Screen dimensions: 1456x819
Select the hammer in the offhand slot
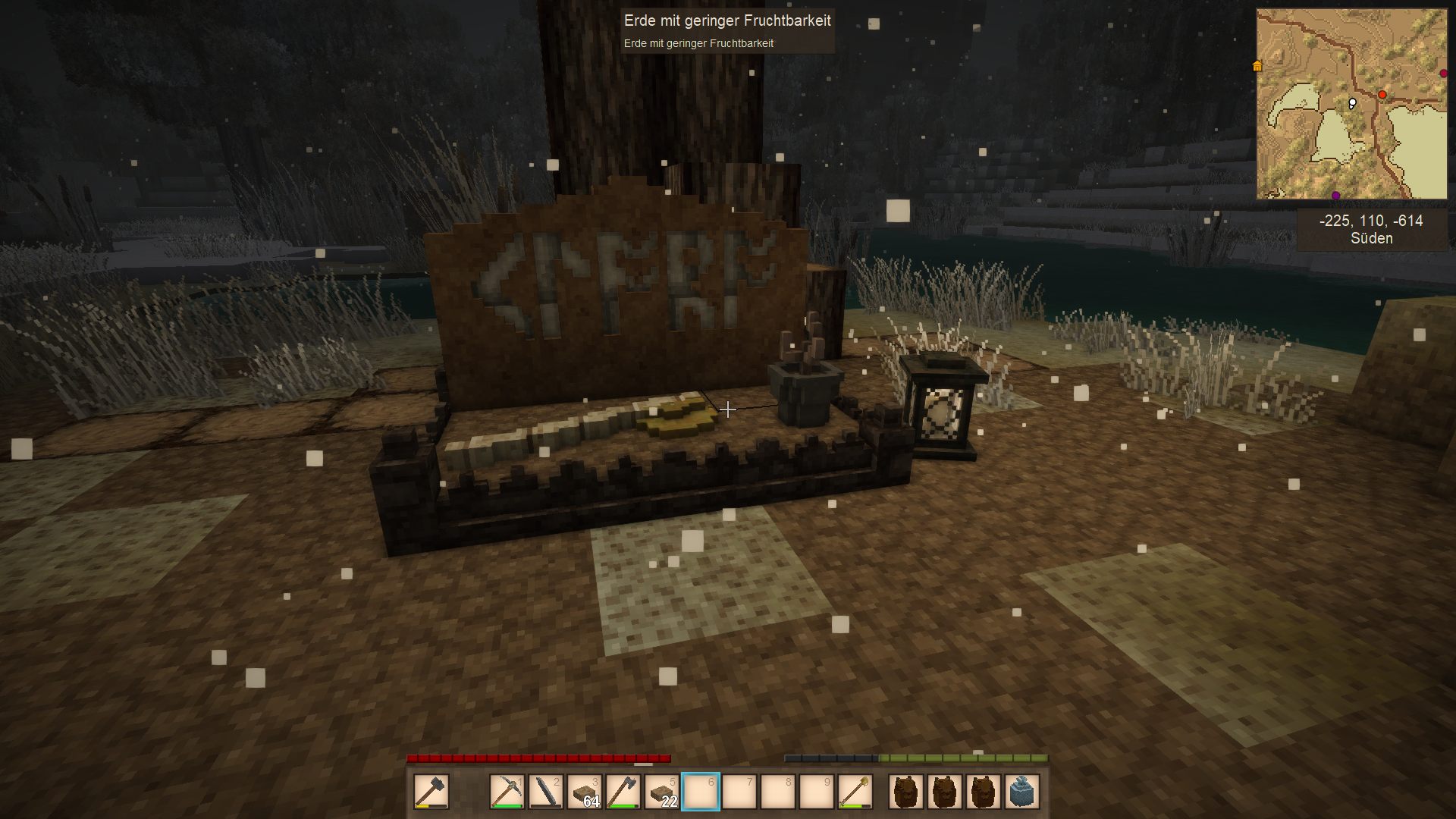click(431, 792)
